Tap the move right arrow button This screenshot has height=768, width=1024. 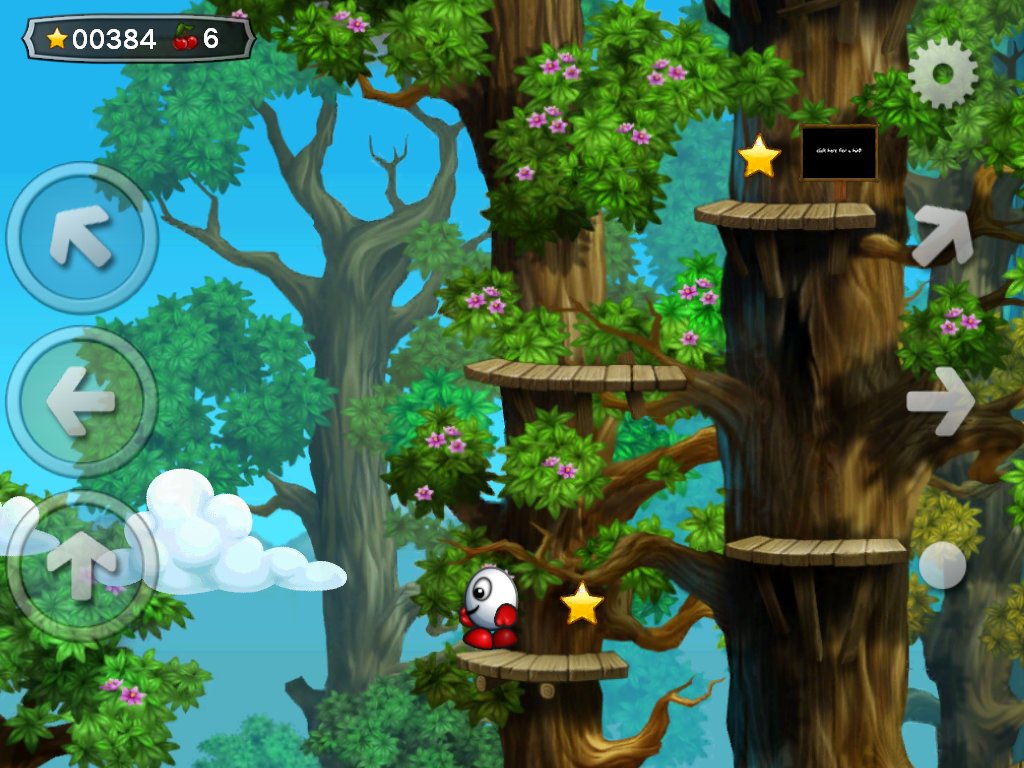941,401
